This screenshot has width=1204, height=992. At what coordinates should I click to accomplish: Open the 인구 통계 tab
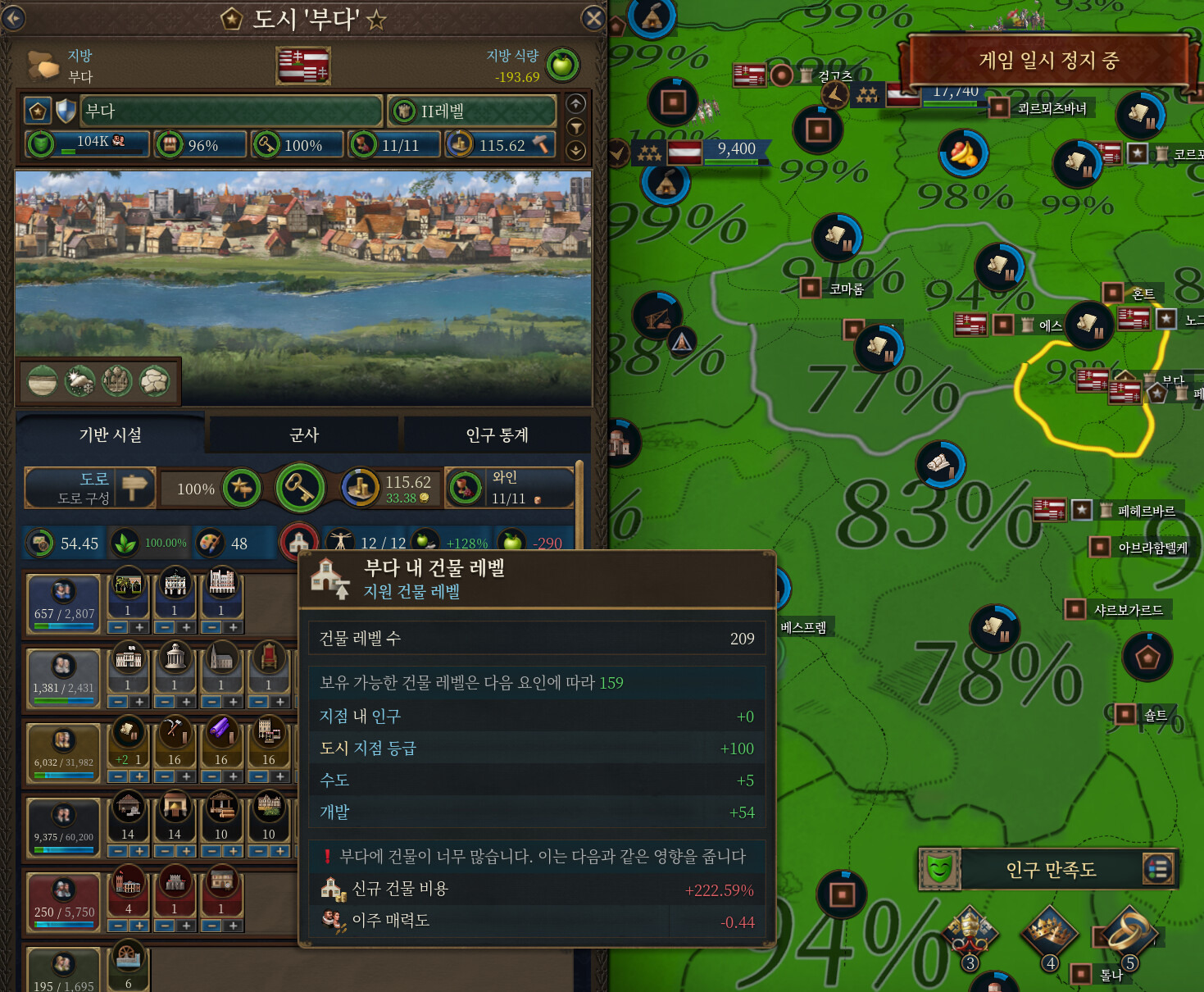pyautogui.click(x=497, y=435)
